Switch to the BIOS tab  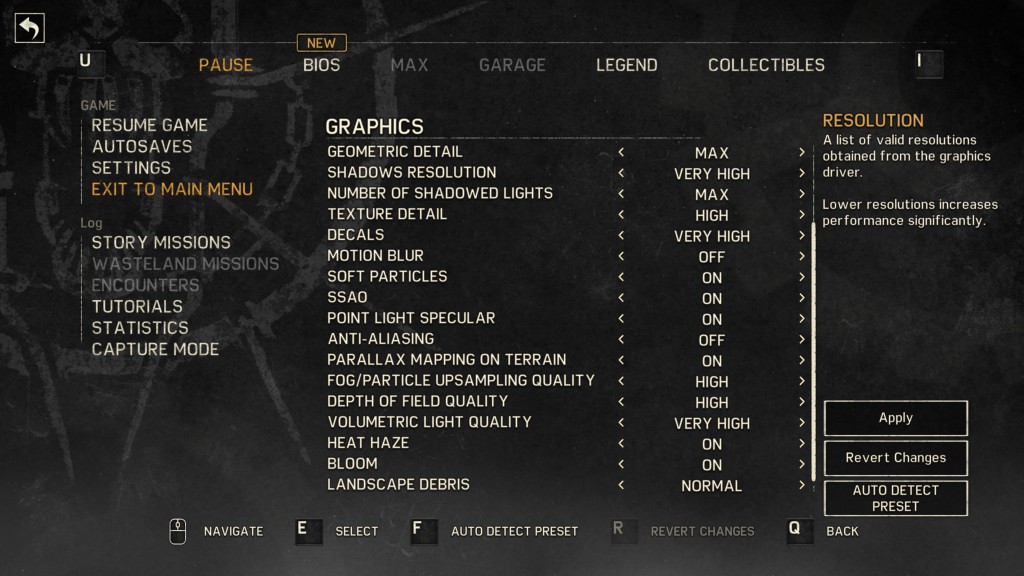click(321, 65)
